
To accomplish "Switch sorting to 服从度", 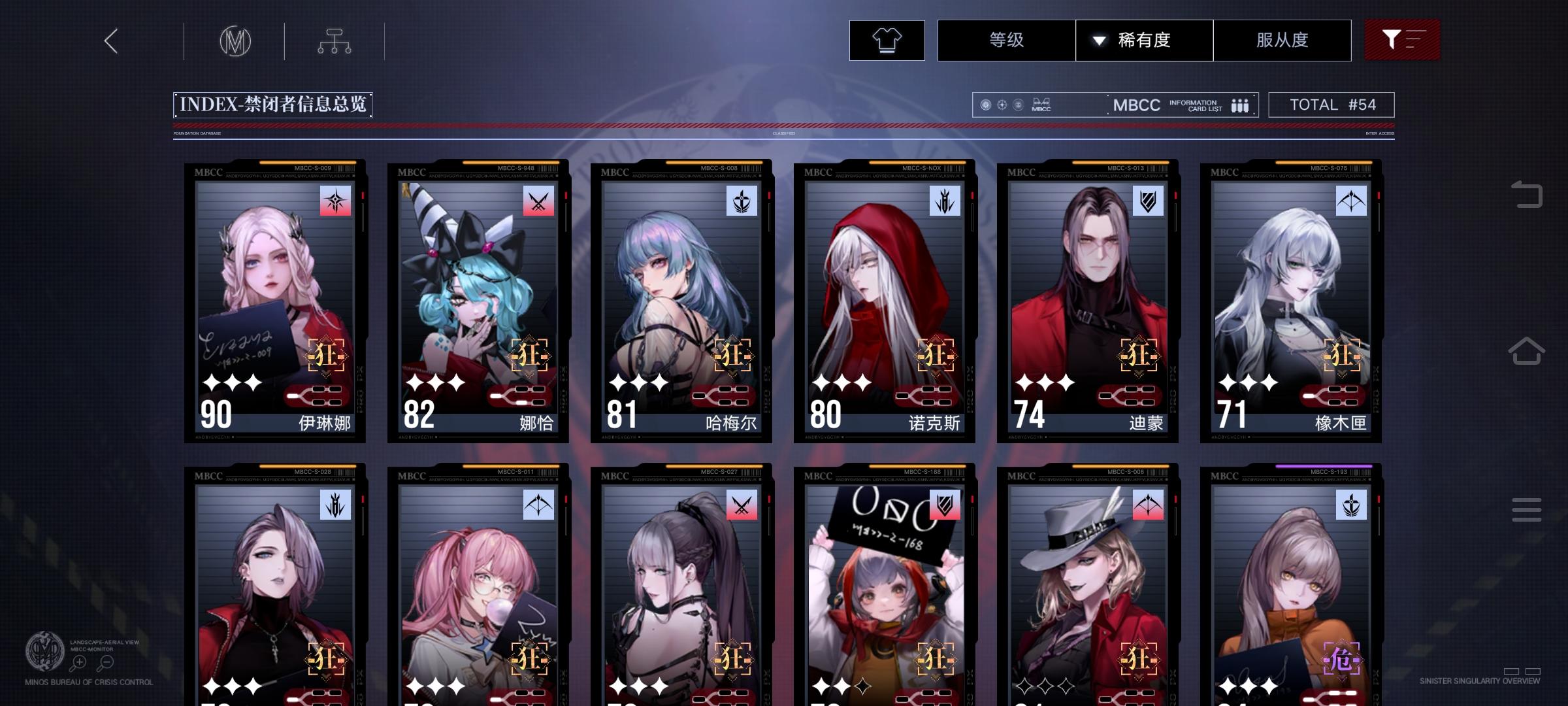I will (1282, 40).
